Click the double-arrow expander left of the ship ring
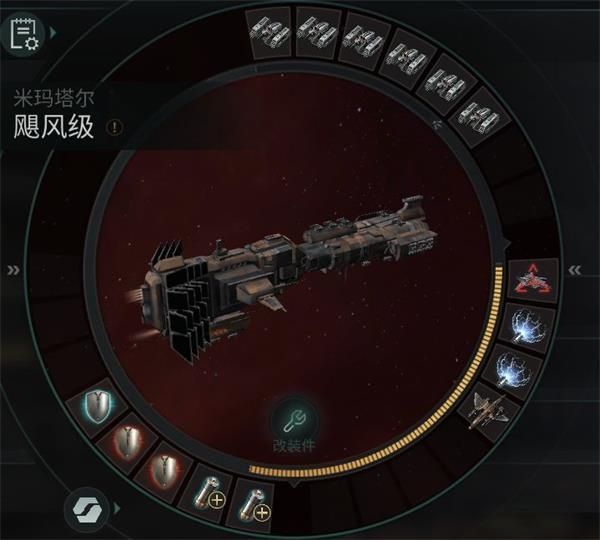Screen dimensions: 600x540 (x=14, y=270)
